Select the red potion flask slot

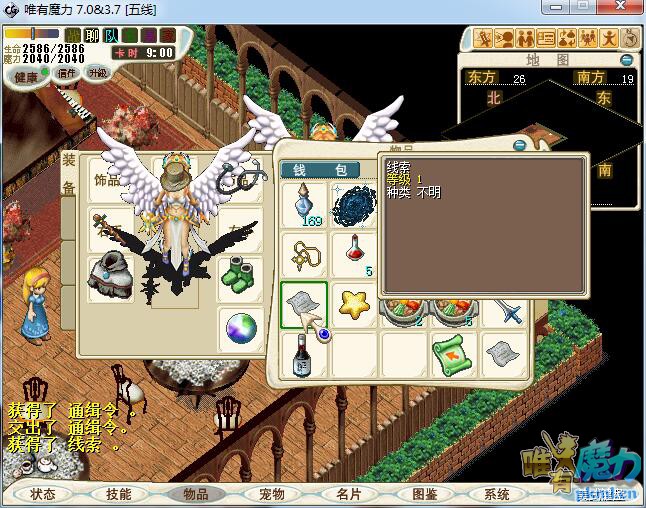pos(353,254)
